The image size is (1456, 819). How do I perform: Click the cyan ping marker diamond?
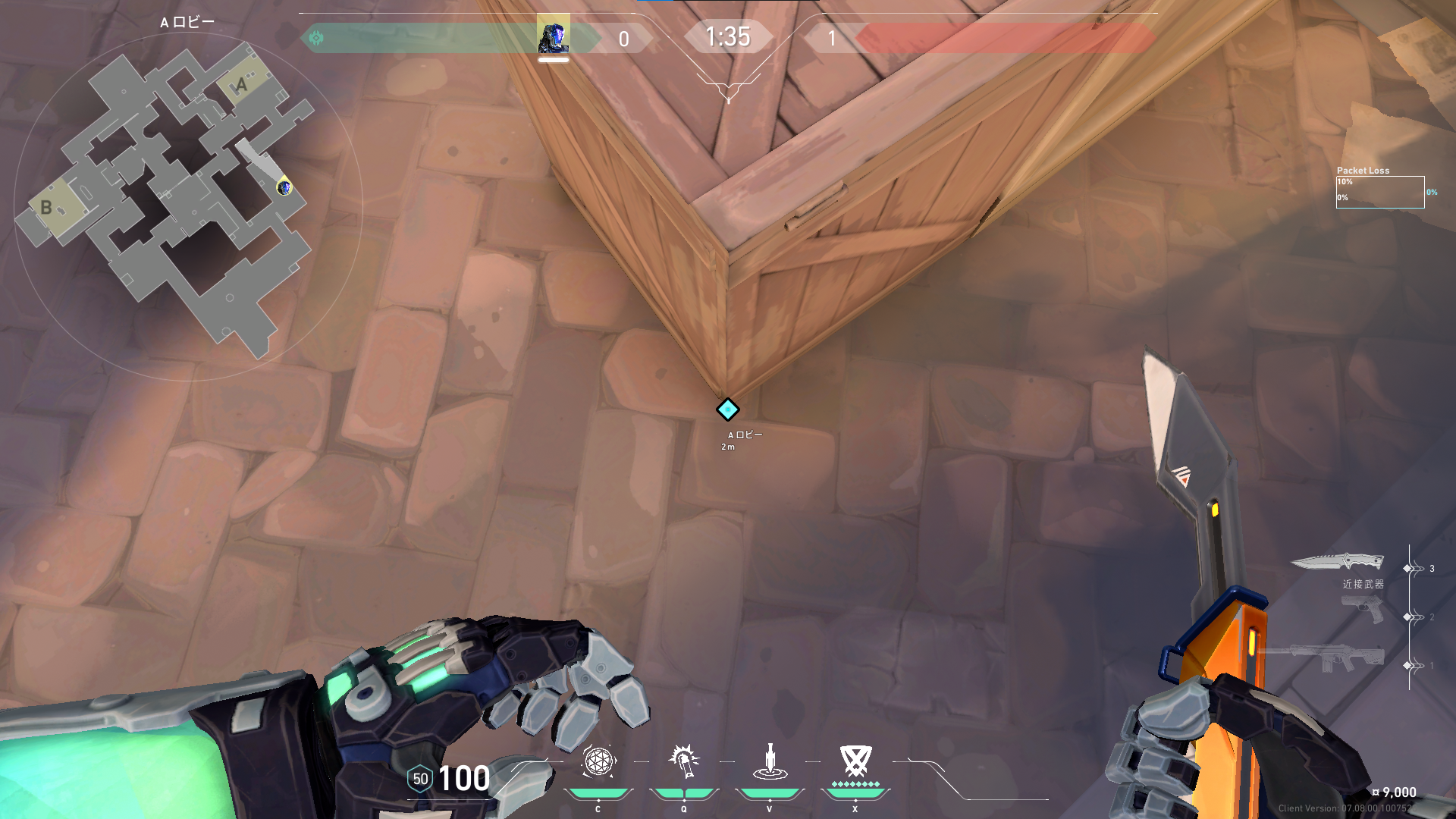(727, 409)
